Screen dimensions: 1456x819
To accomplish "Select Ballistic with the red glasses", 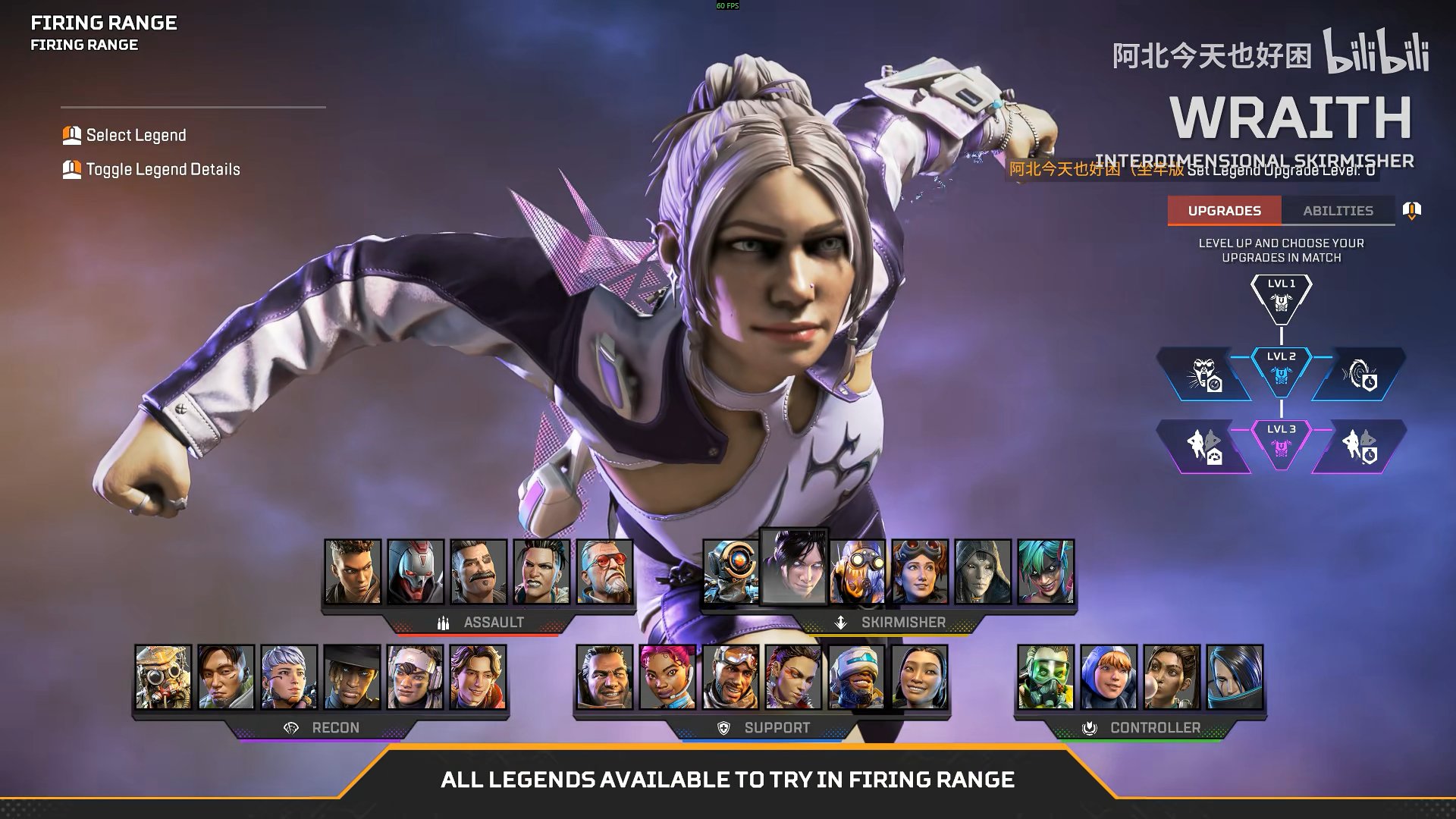I will (604, 572).
